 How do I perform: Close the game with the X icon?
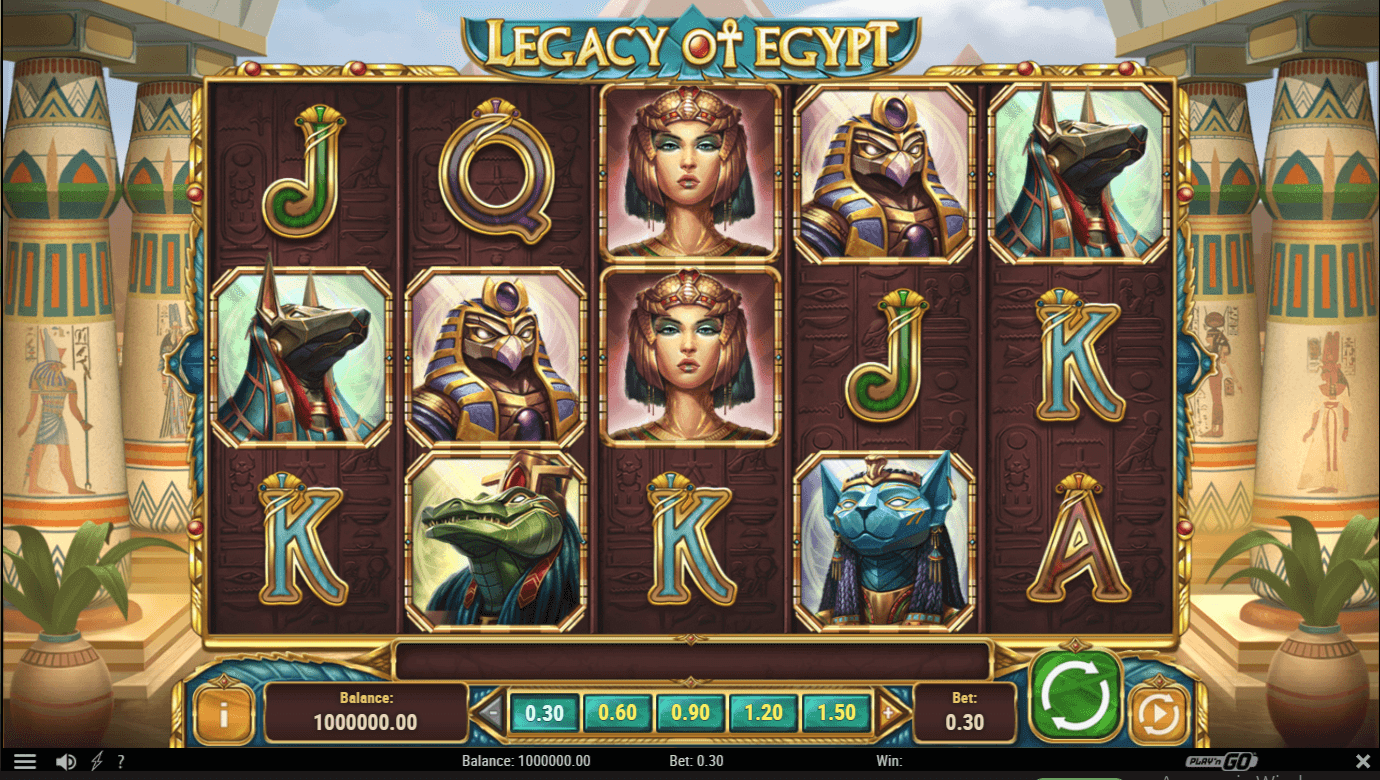point(1362,762)
